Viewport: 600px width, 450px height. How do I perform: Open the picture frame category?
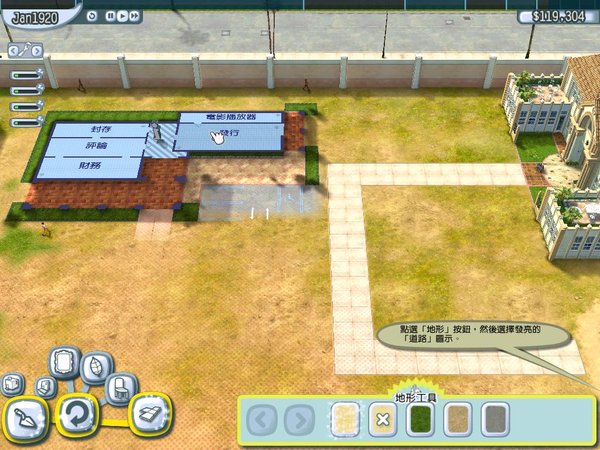tap(66, 360)
